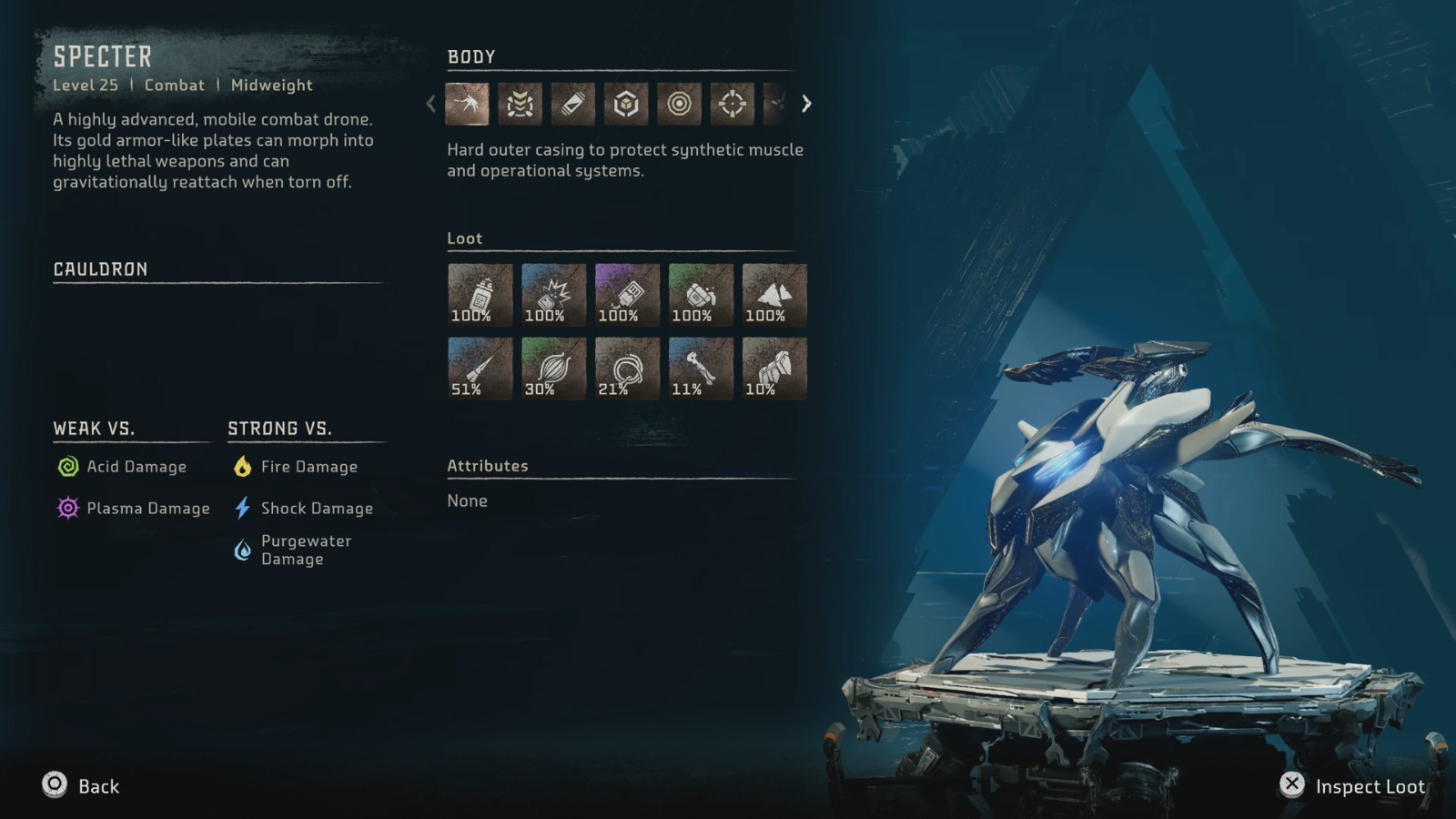This screenshot has height=819, width=1456.
Task: Inspect the bone rod loot at 11%
Action: pos(701,369)
